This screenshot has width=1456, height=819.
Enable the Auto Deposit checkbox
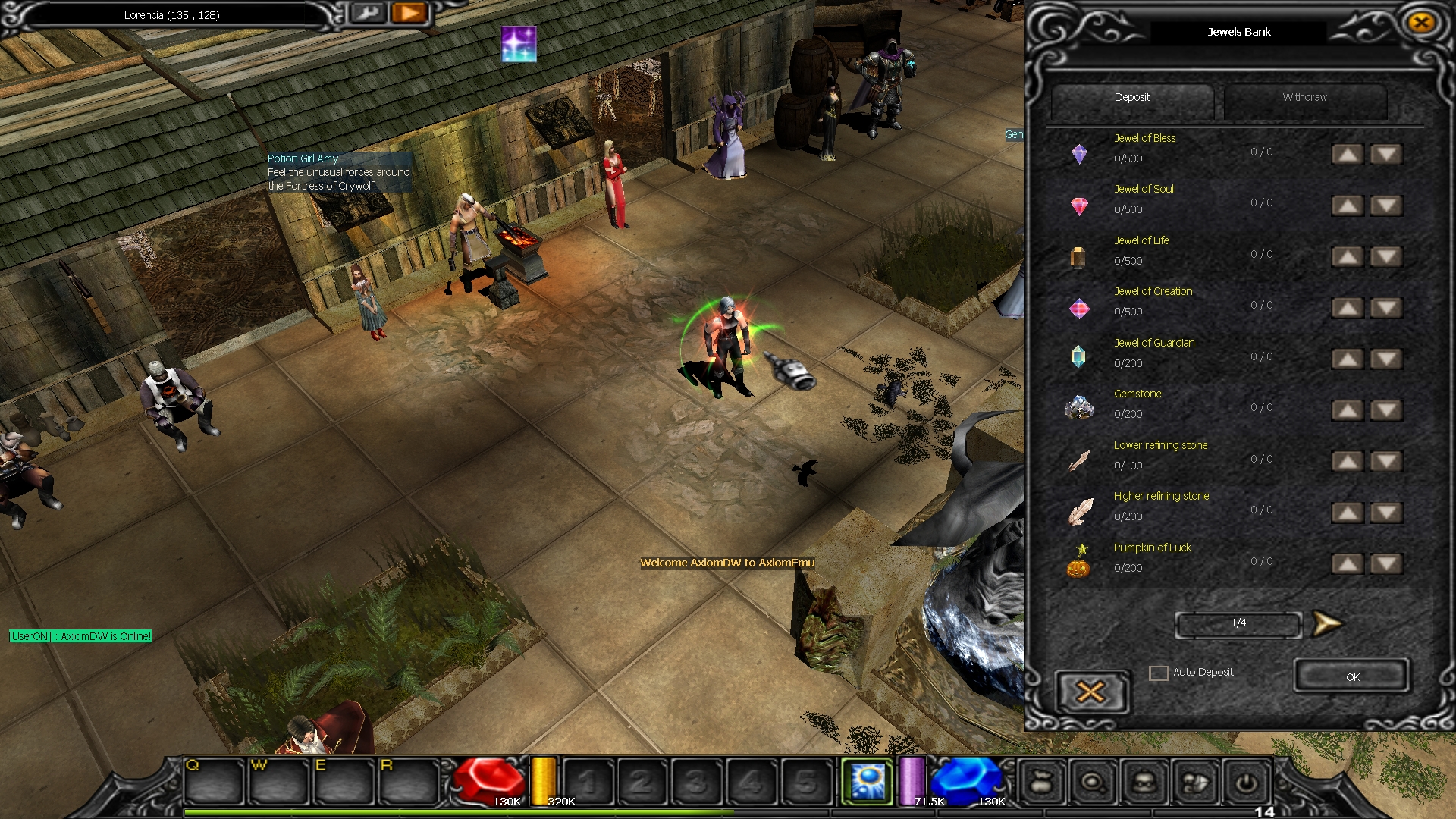click(x=1159, y=673)
